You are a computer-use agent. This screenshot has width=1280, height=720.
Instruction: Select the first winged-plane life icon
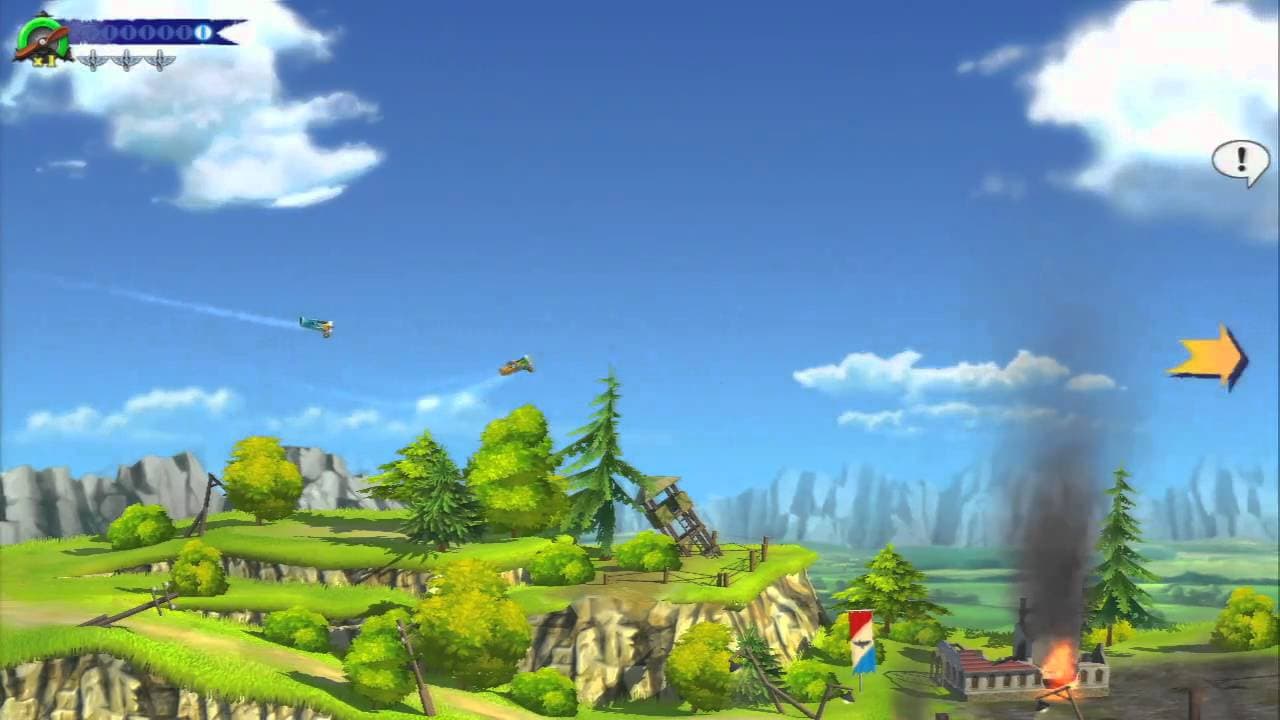92,58
